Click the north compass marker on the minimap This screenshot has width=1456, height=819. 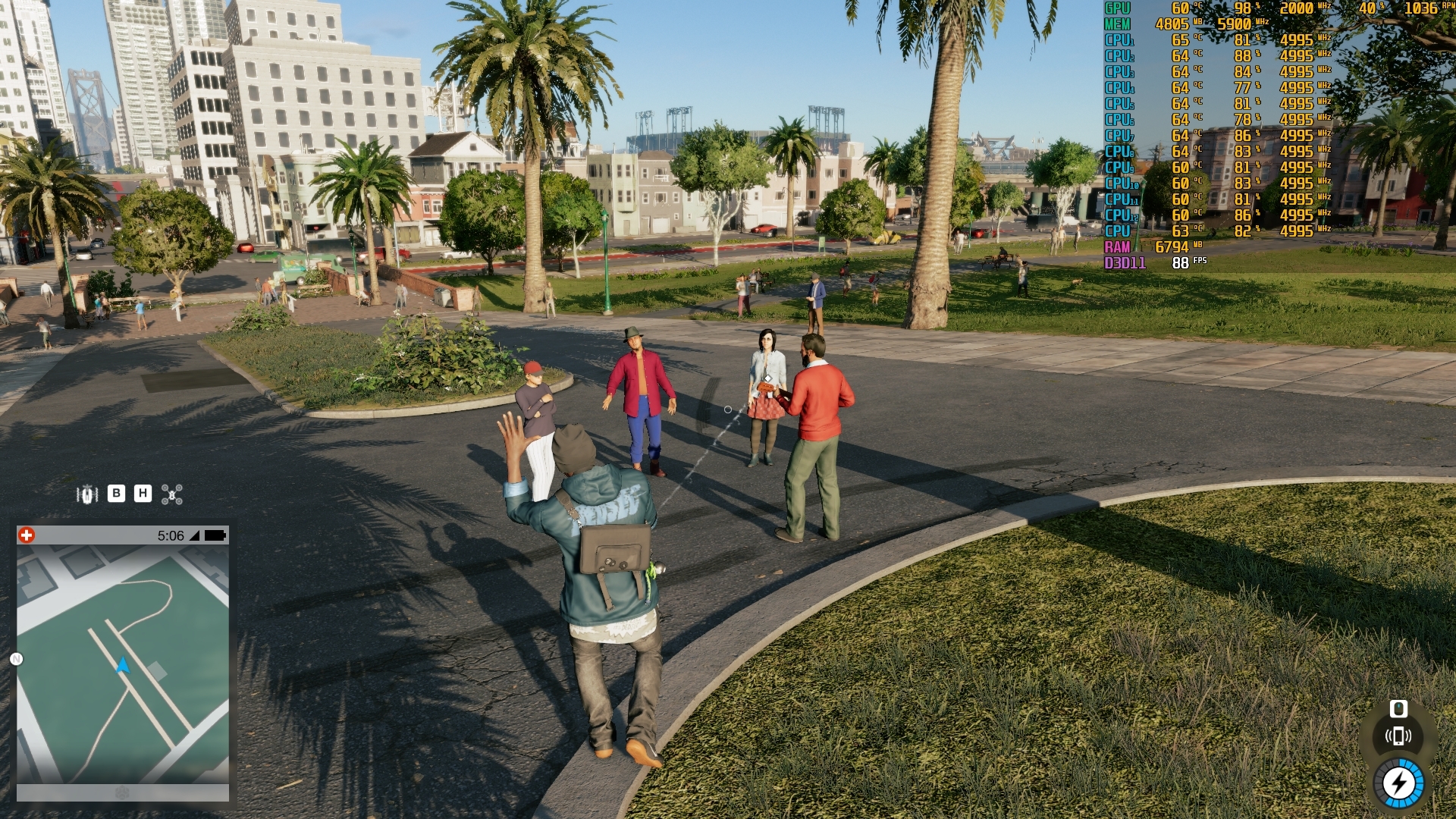16,659
